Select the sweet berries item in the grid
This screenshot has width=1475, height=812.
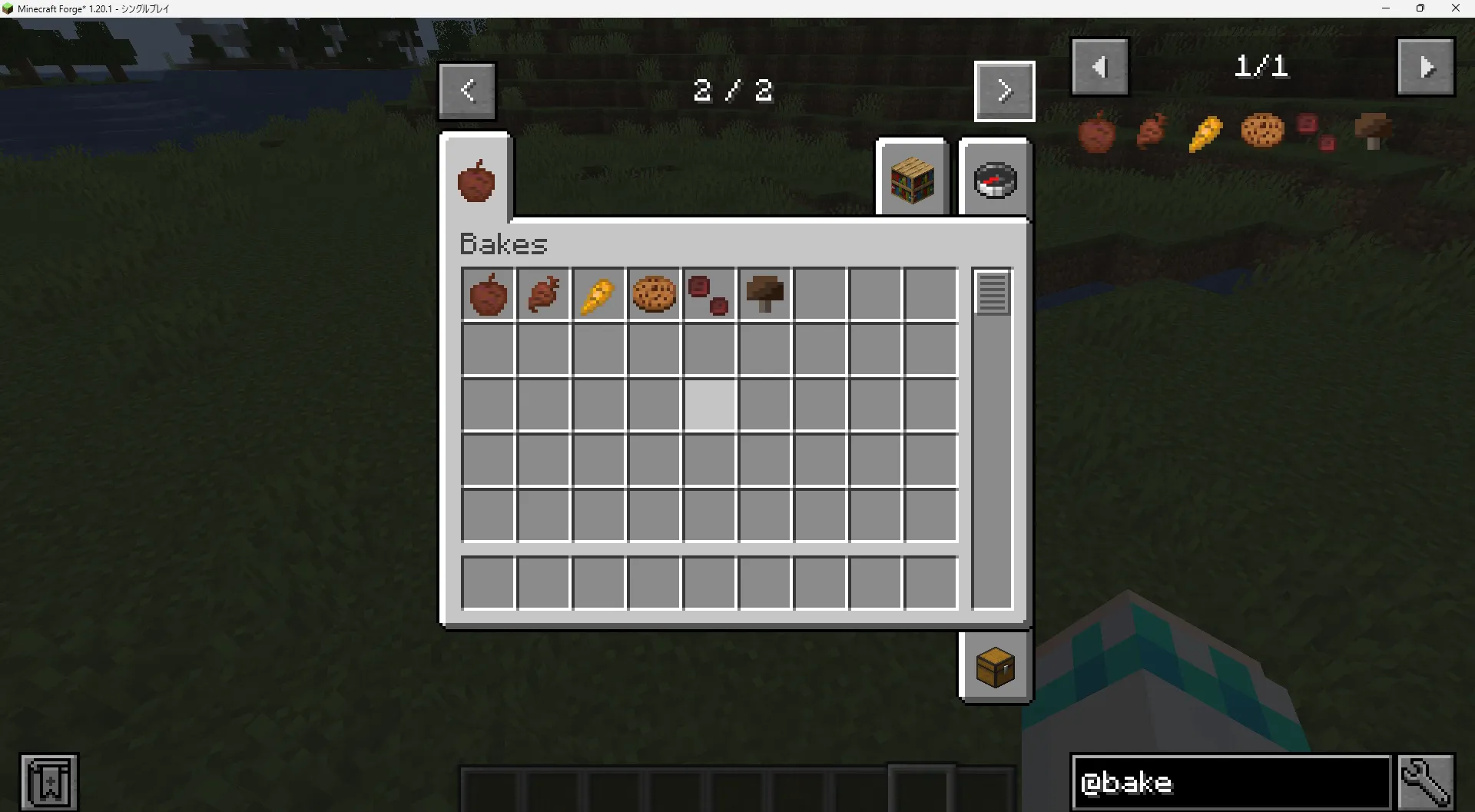[x=709, y=294]
